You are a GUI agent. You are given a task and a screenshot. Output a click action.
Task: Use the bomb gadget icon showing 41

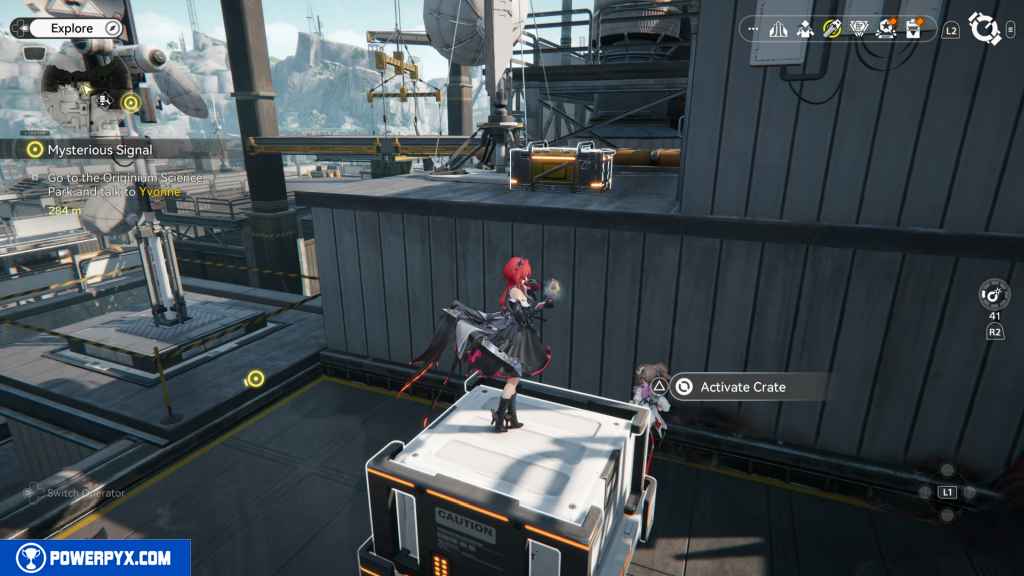994,294
